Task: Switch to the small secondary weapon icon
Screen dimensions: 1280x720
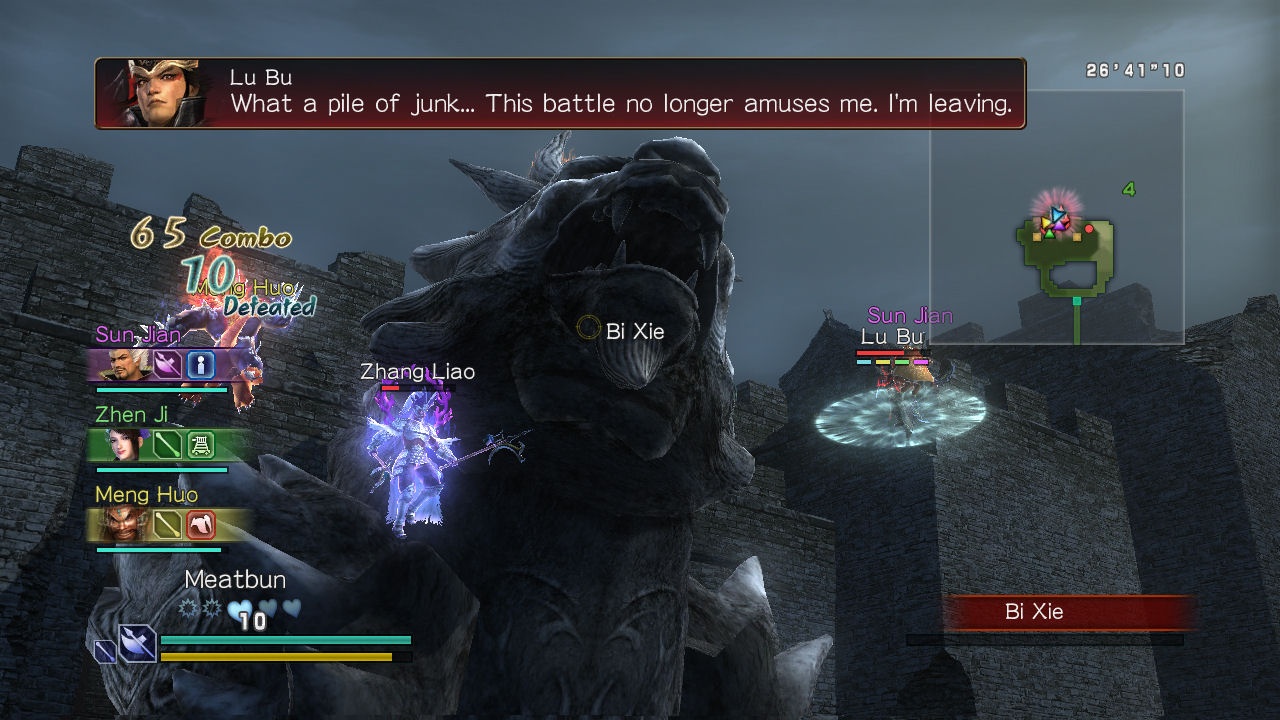Action: (x=105, y=651)
